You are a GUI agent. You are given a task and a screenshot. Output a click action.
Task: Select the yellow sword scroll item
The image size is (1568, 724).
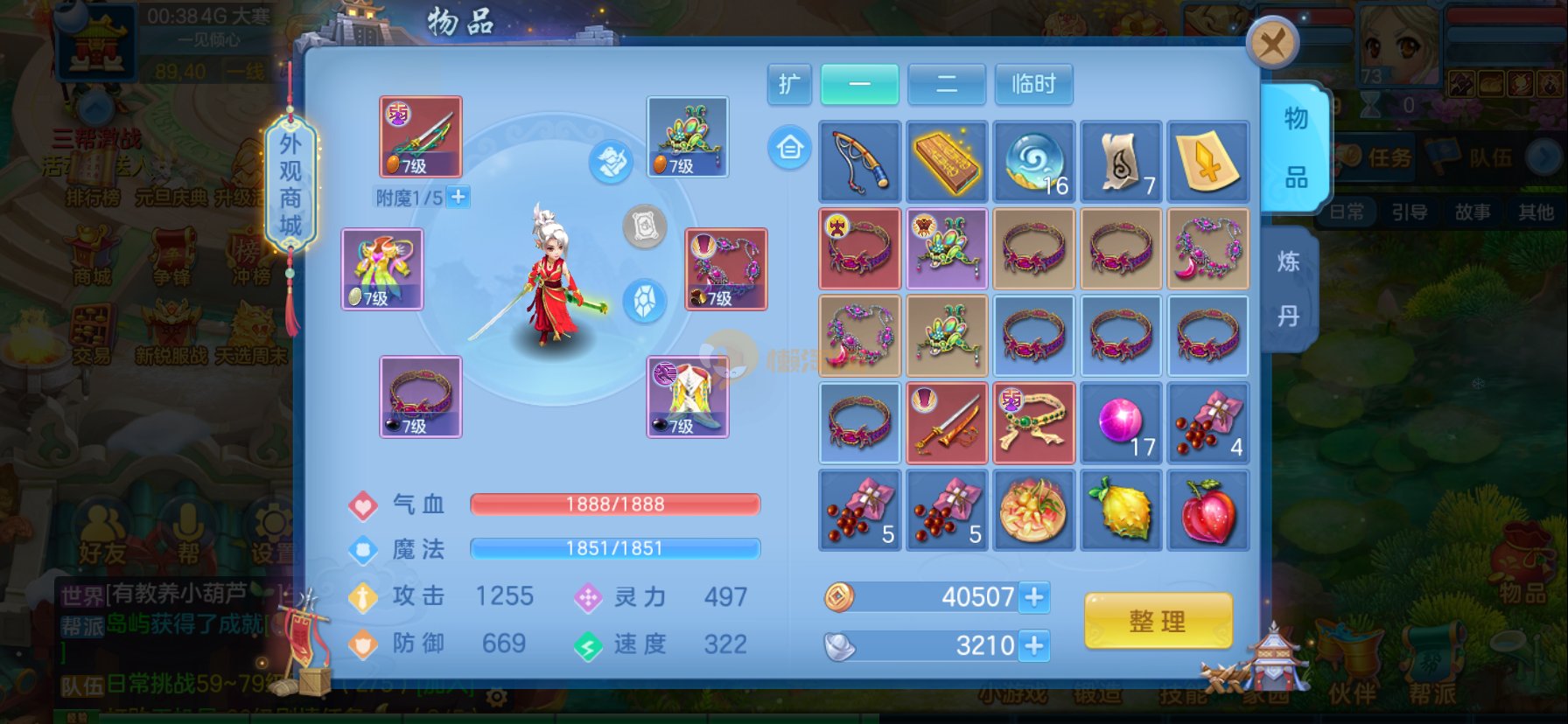[x=1208, y=161]
